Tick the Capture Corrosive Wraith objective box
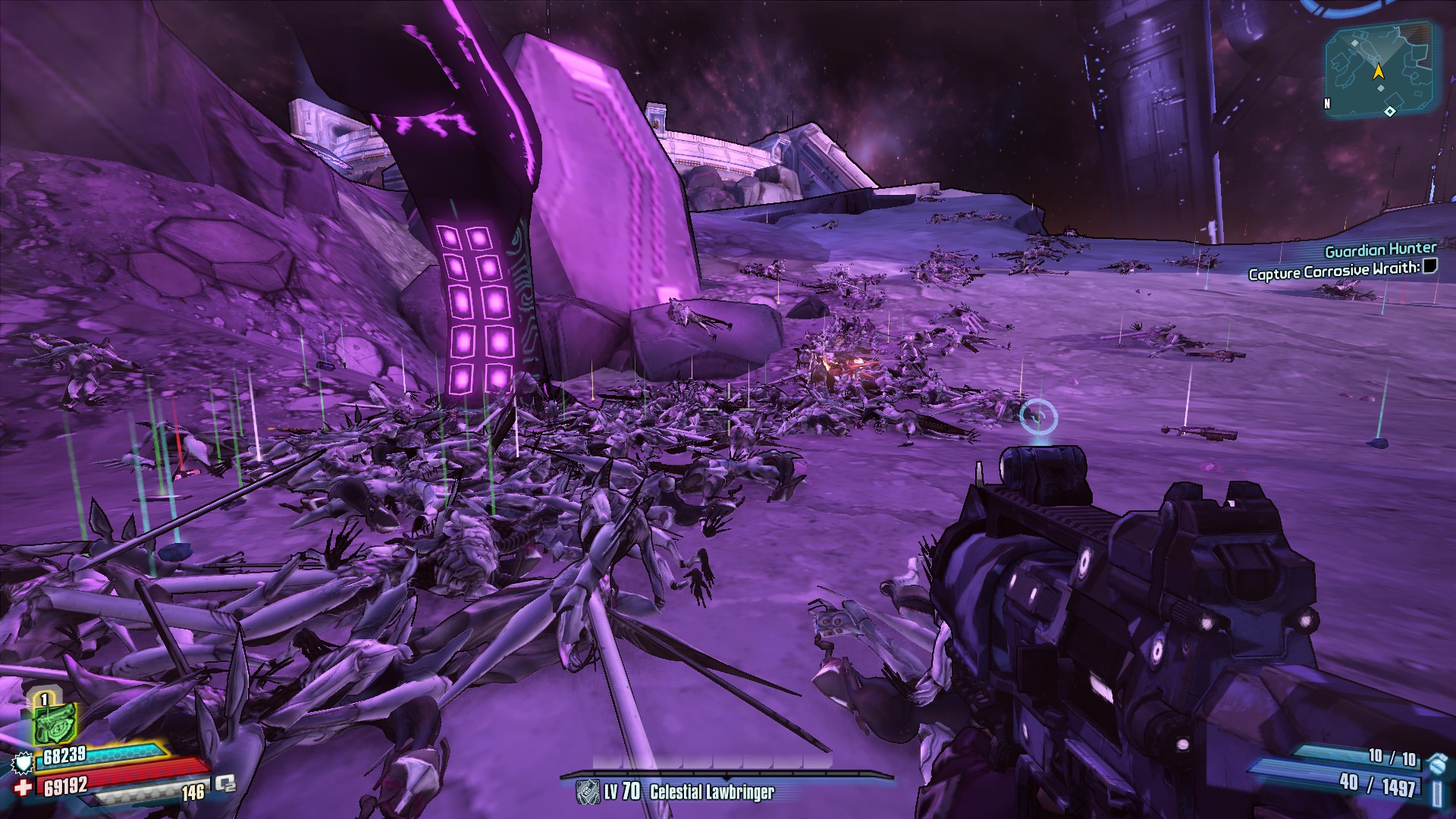1456x819 pixels. (x=1429, y=265)
